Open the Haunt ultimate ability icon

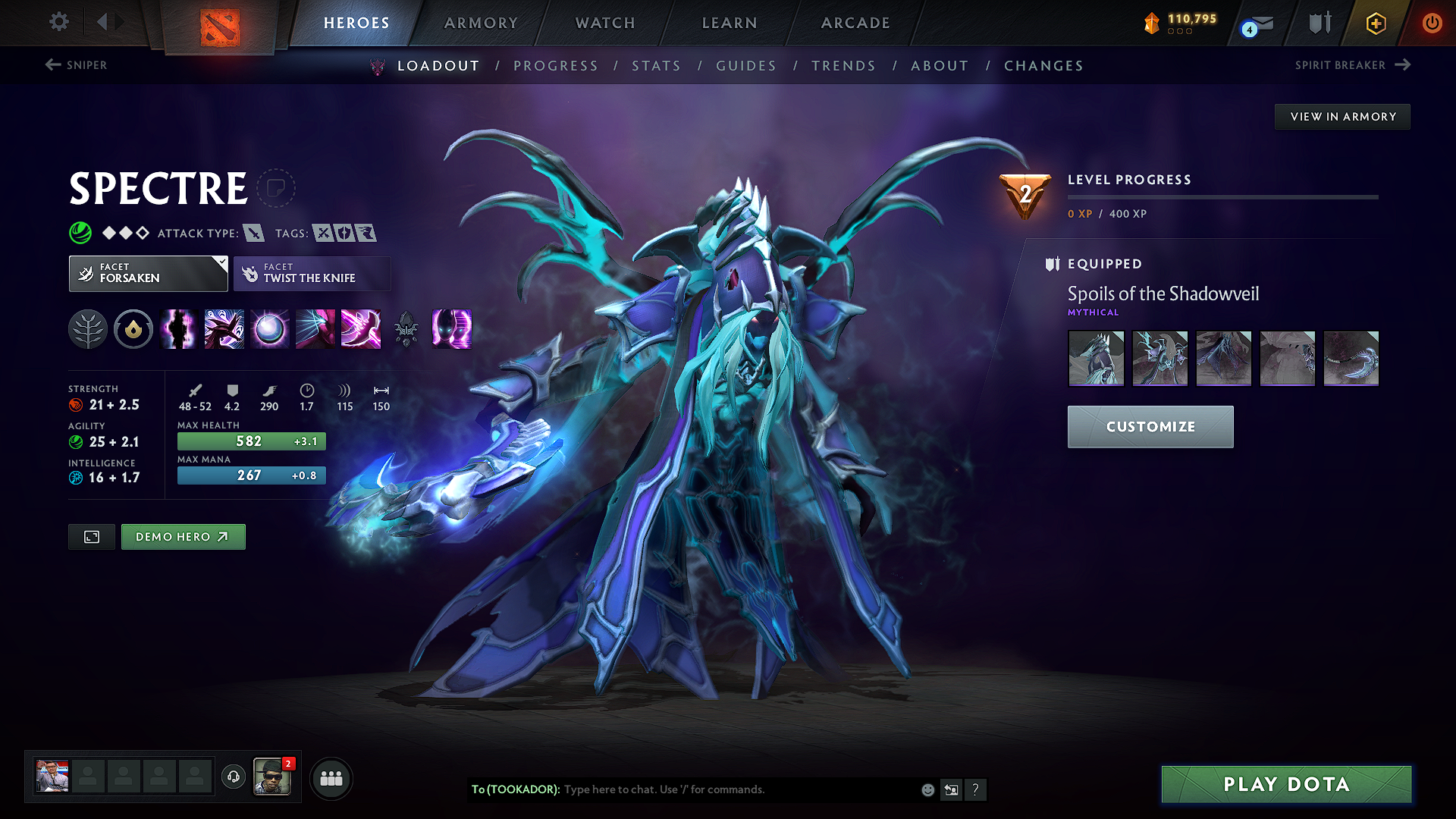451,329
